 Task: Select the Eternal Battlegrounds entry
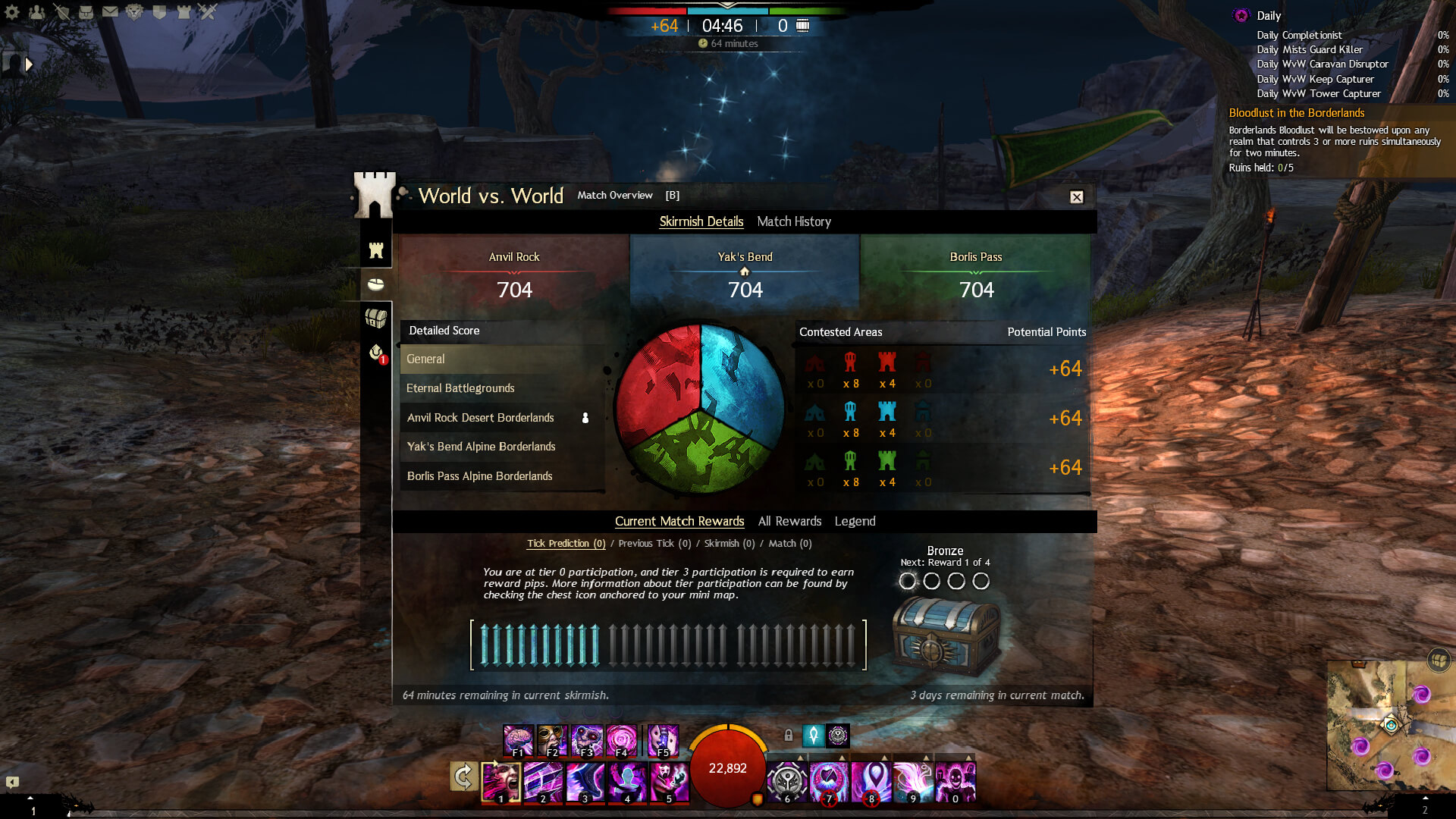(x=460, y=388)
